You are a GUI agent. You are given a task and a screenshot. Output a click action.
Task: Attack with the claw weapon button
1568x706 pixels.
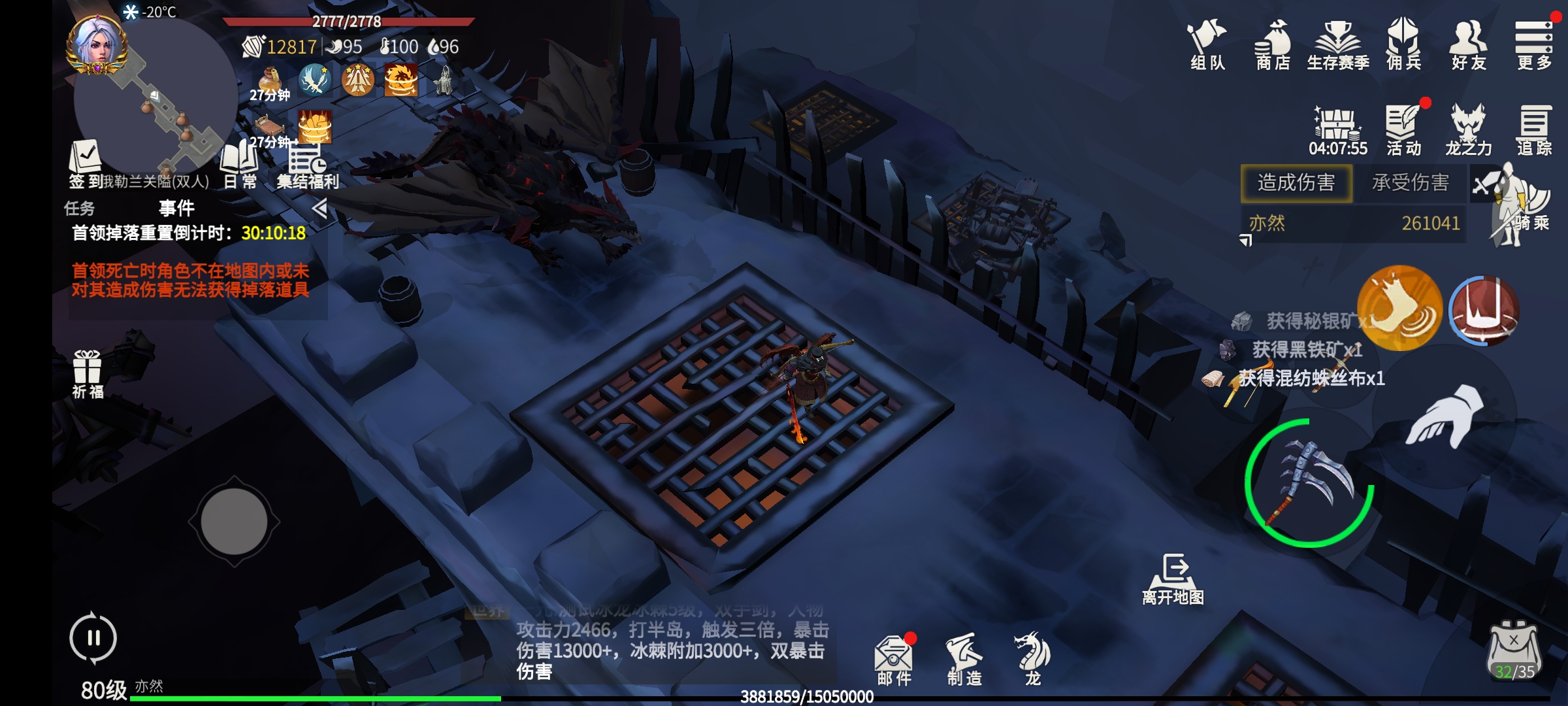click(1310, 482)
